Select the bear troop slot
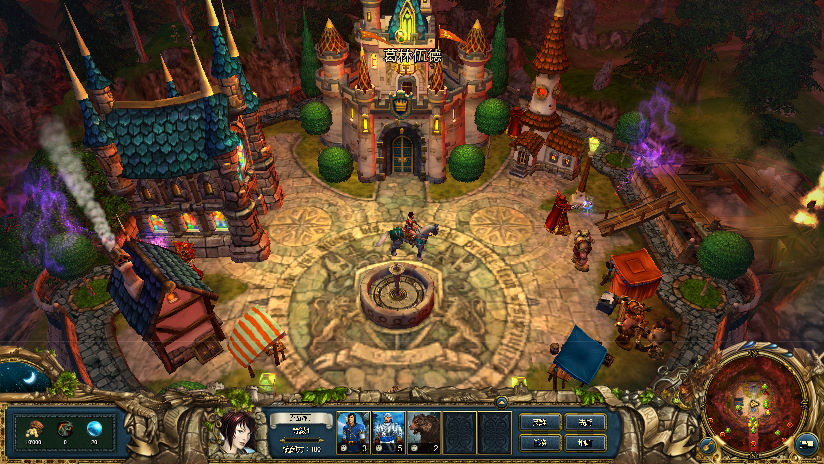The width and height of the screenshot is (824, 464). coord(424,430)
